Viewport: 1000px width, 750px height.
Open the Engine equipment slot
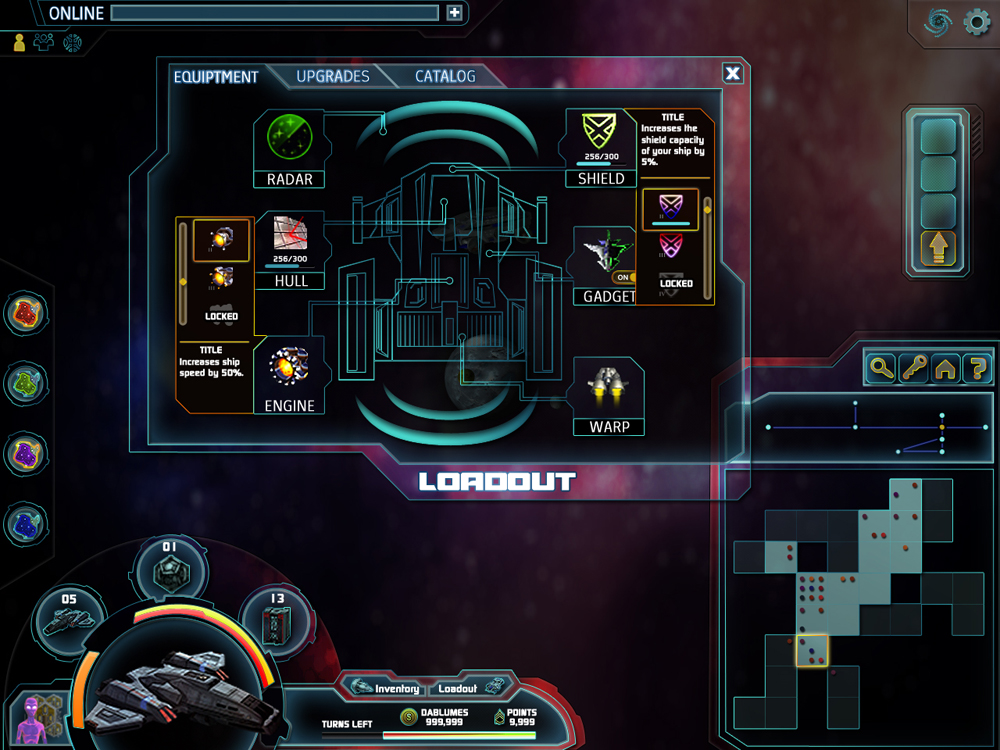[x=290, y=375]
